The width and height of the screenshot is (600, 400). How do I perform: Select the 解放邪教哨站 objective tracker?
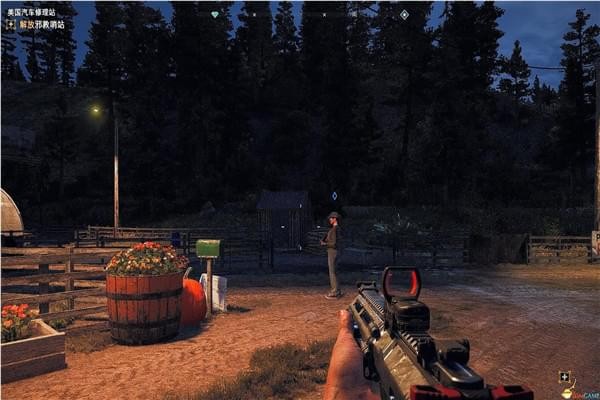pyautogui.click(x=38, y=23)
